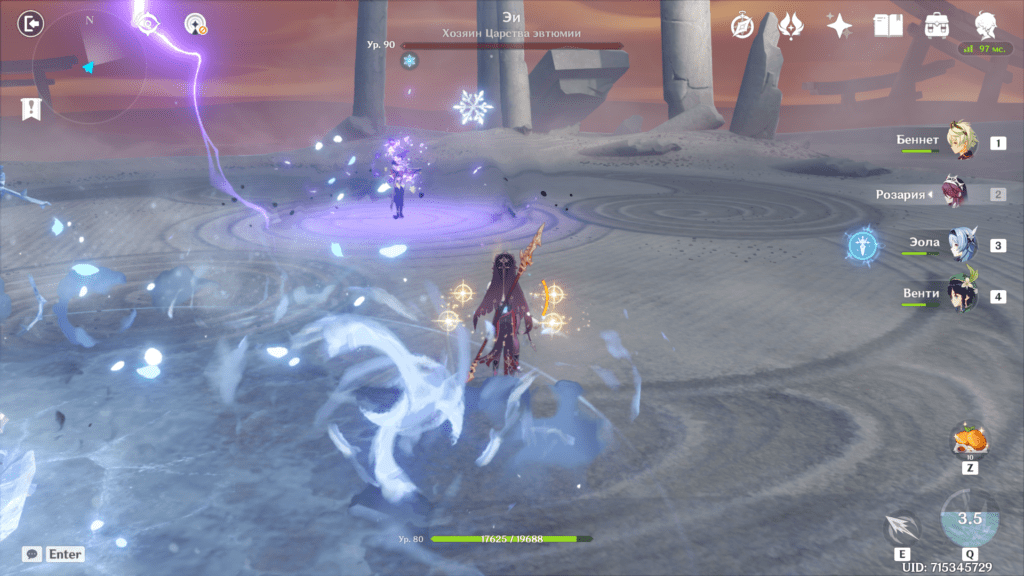Screen dimensions: 1024x576
Task: Toggle the elemental sight eye icon
Action: [149, 24]
